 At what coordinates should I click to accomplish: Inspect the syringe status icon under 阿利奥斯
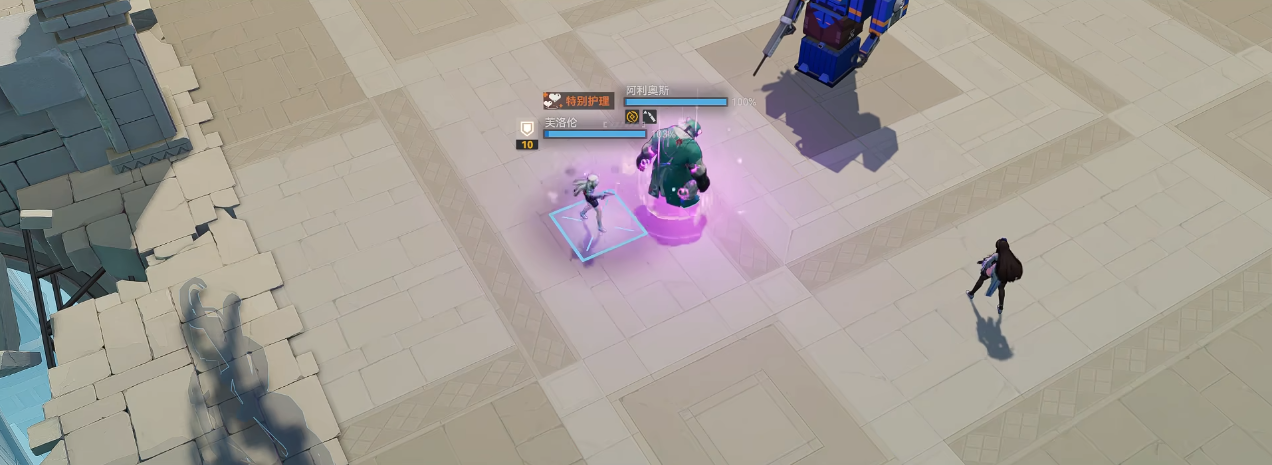648,117
